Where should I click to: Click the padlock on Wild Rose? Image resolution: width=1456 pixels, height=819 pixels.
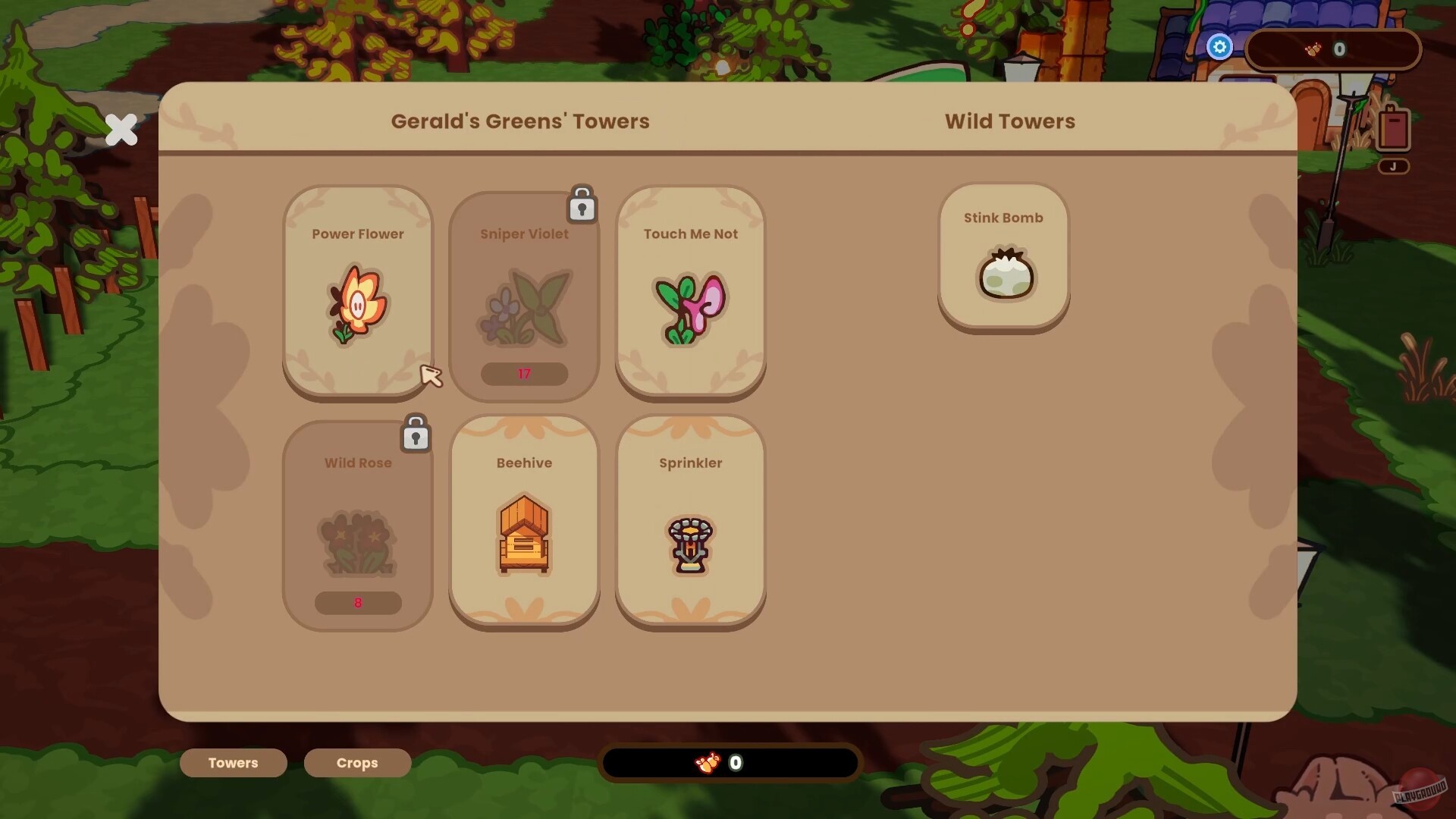416,434
